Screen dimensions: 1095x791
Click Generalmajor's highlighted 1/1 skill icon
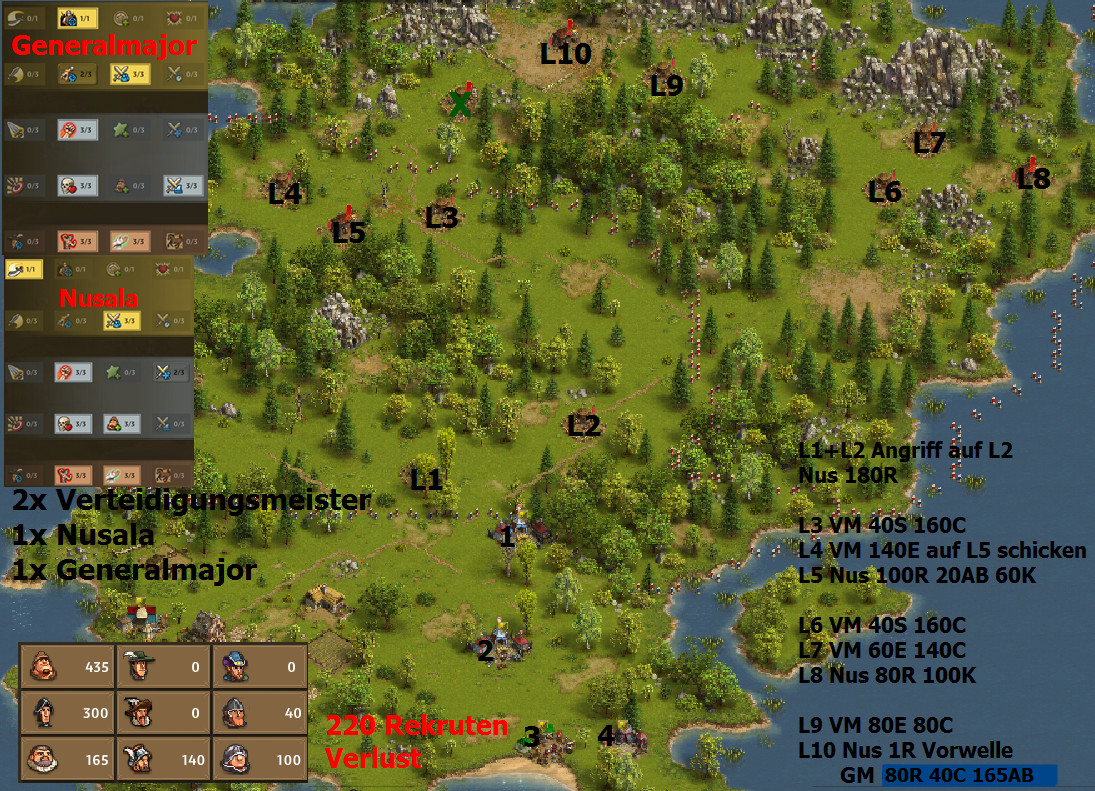78,17
